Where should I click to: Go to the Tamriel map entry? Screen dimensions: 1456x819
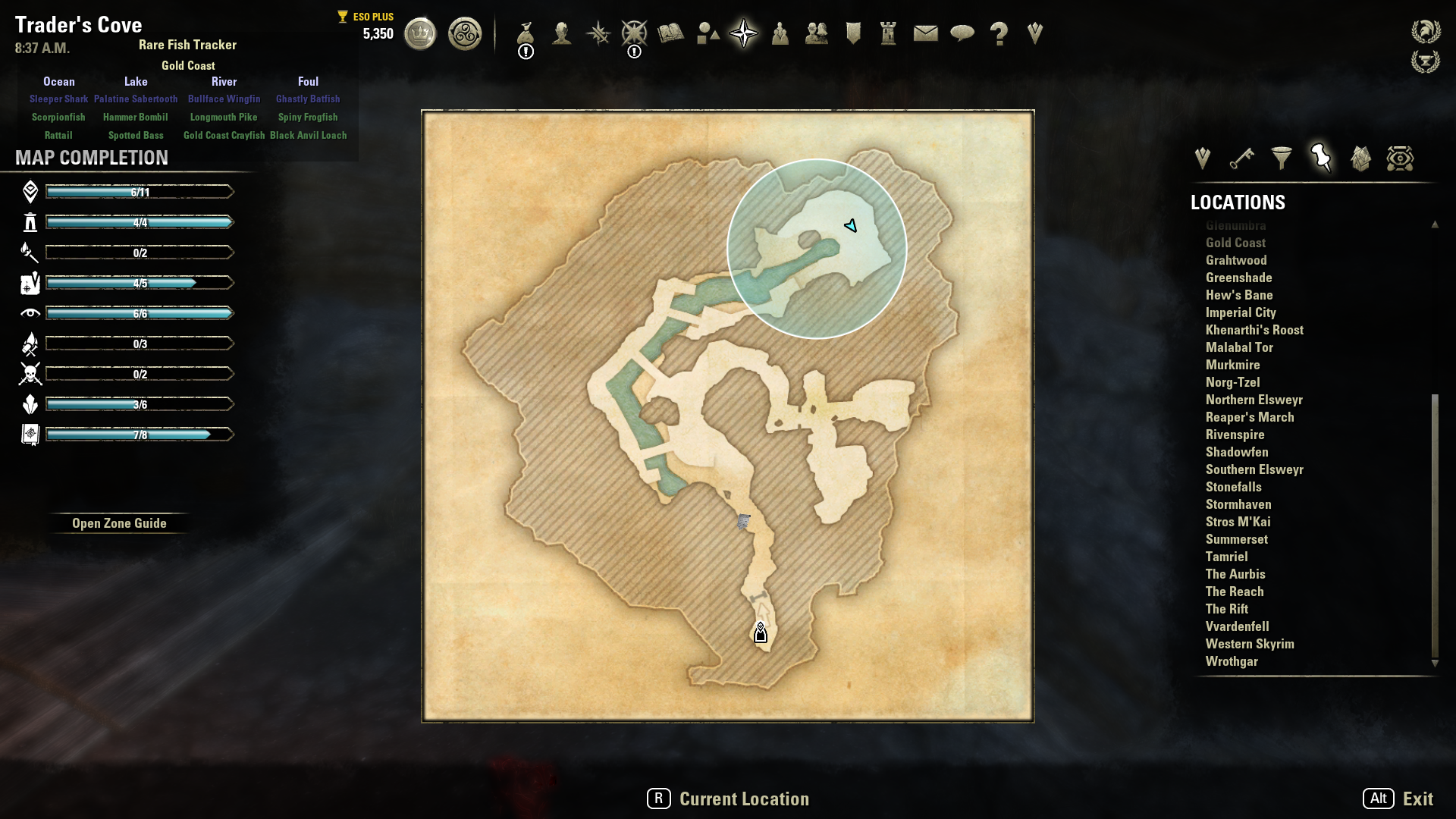[1226, 557]
